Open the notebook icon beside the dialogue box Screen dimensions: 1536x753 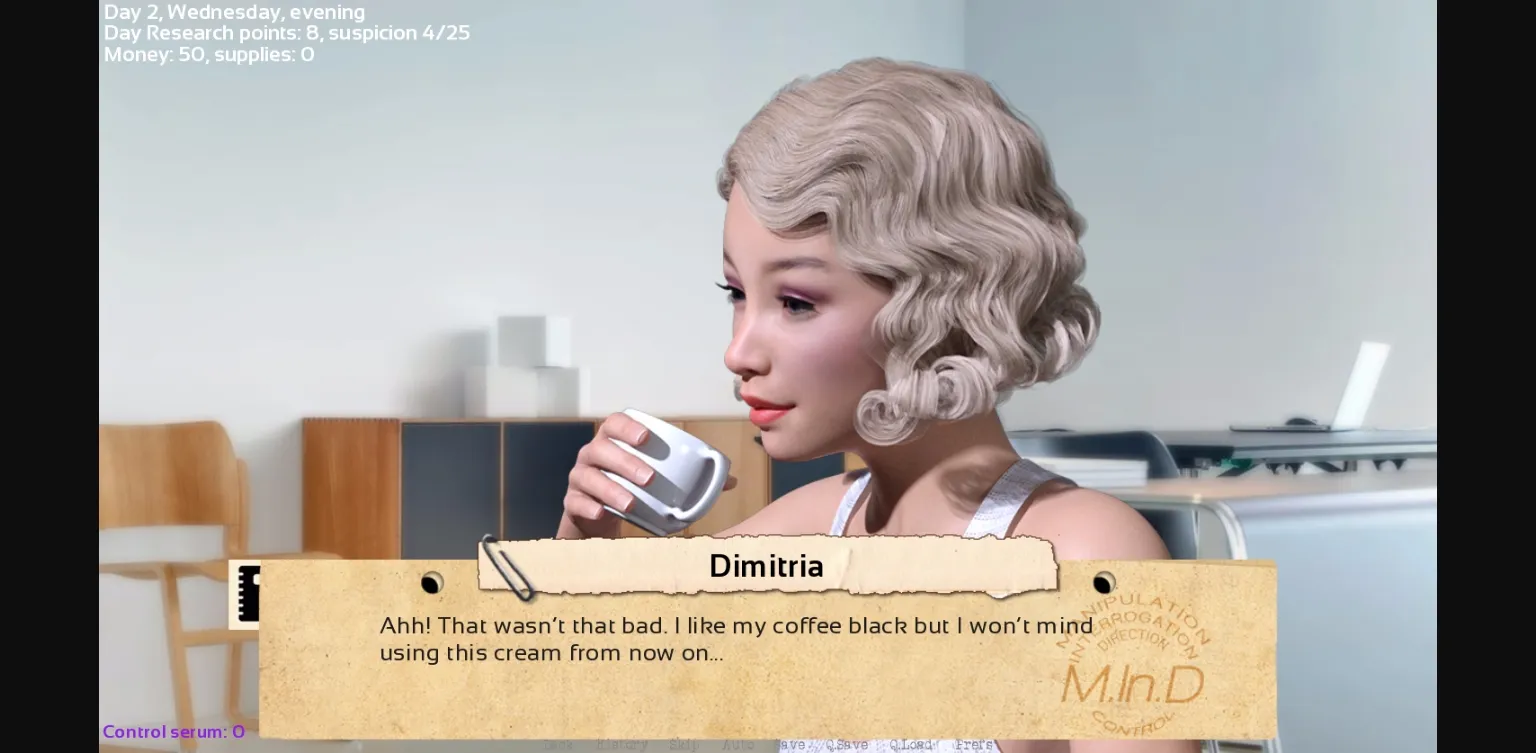250,595
